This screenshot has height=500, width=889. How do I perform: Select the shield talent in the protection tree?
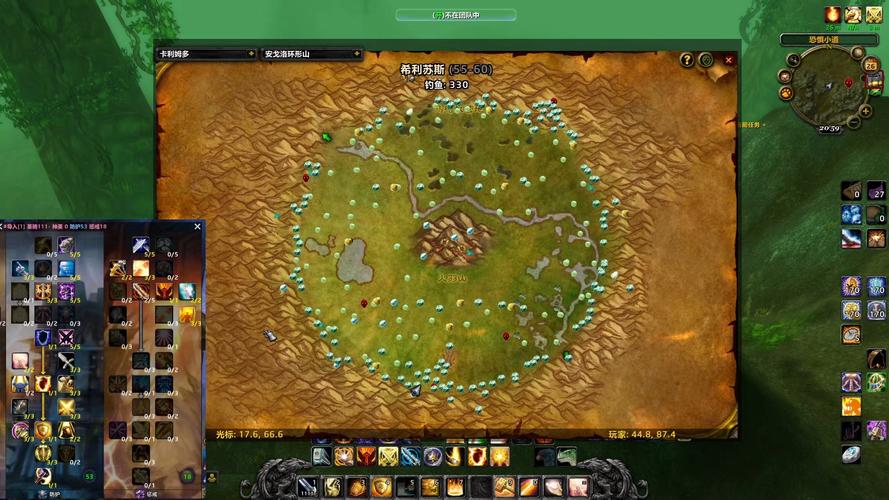click(43, 338)
